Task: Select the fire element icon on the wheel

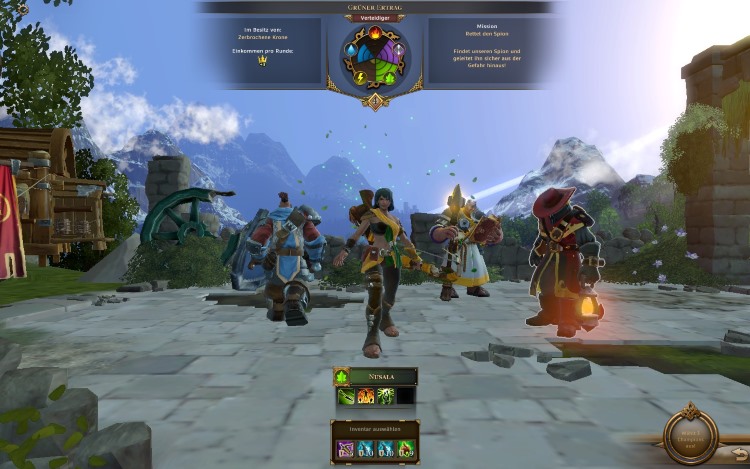Action: 375,32
